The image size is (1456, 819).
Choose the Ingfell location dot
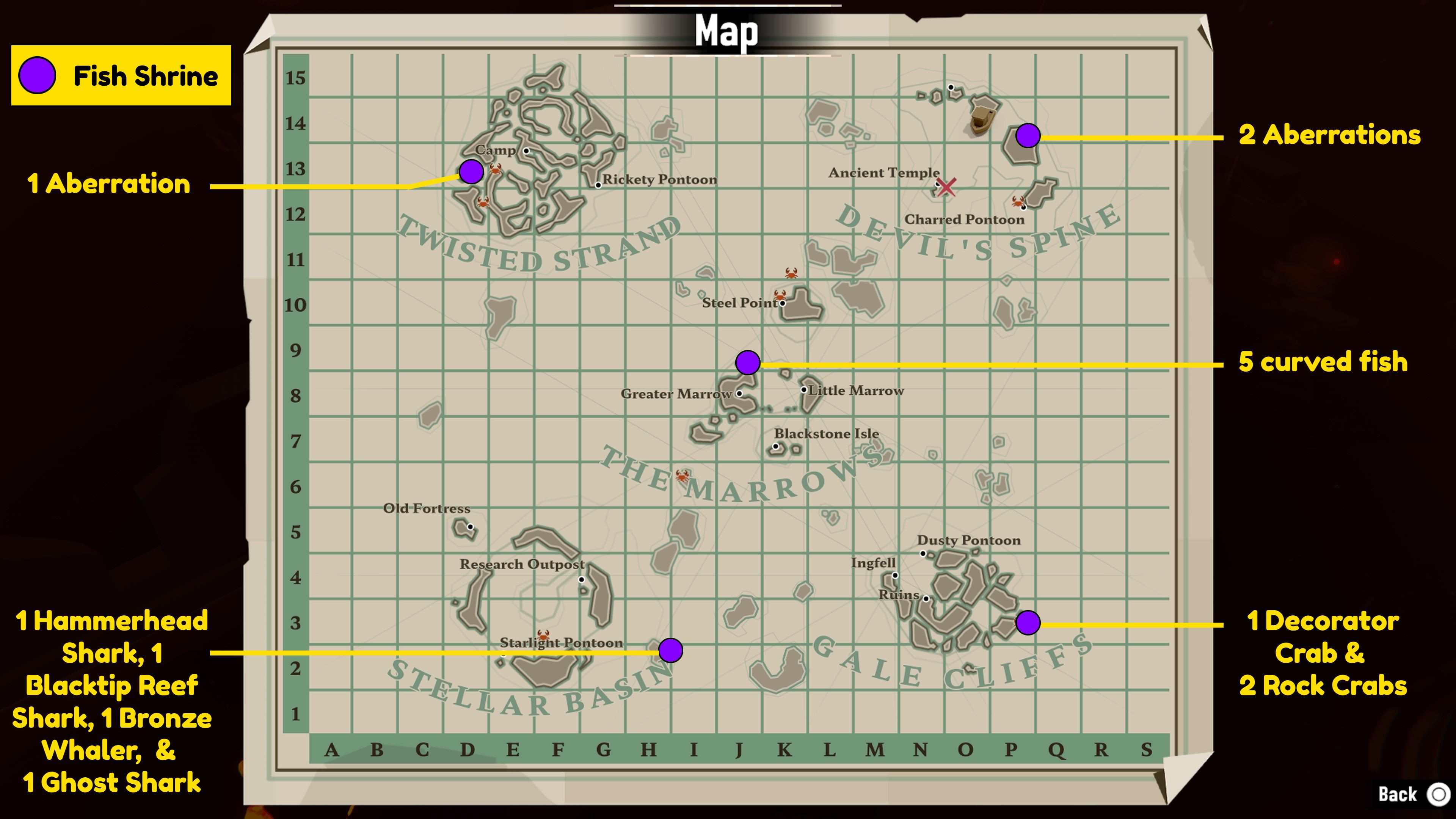(x=895, y=576)
